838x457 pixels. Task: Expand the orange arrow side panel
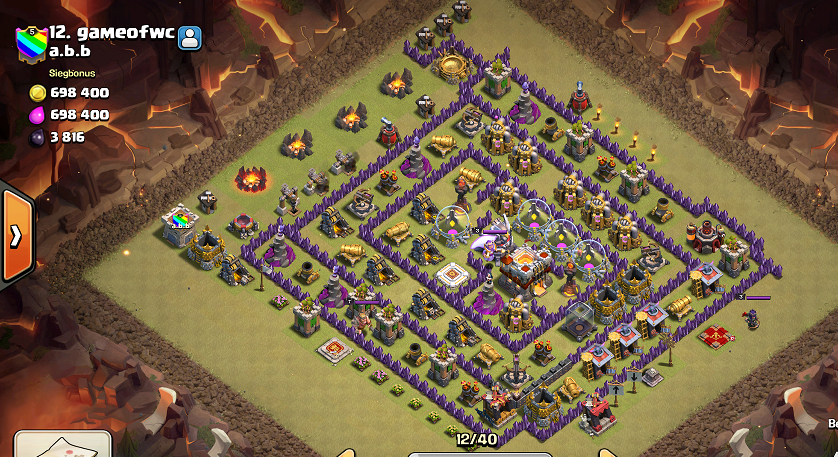tap(17, 234)
